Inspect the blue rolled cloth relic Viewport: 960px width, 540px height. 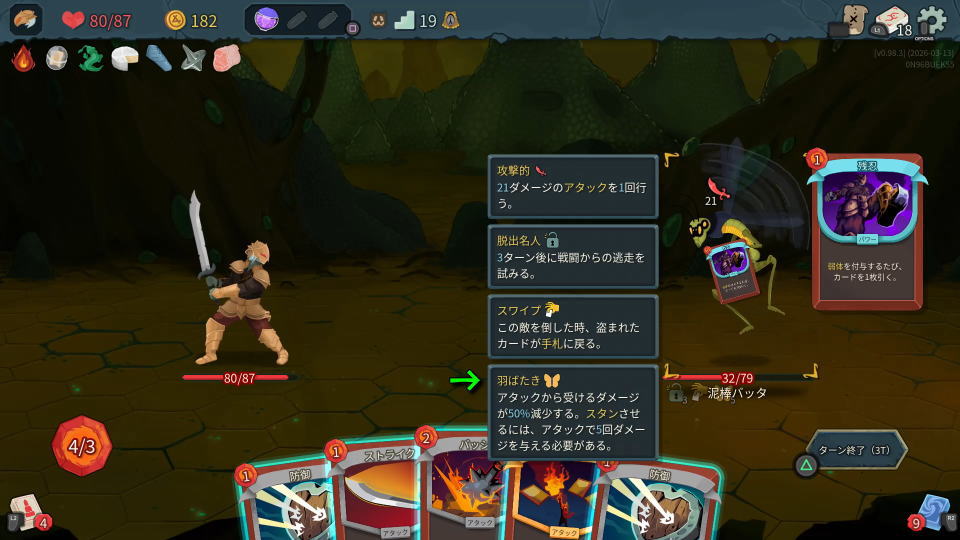159,58
